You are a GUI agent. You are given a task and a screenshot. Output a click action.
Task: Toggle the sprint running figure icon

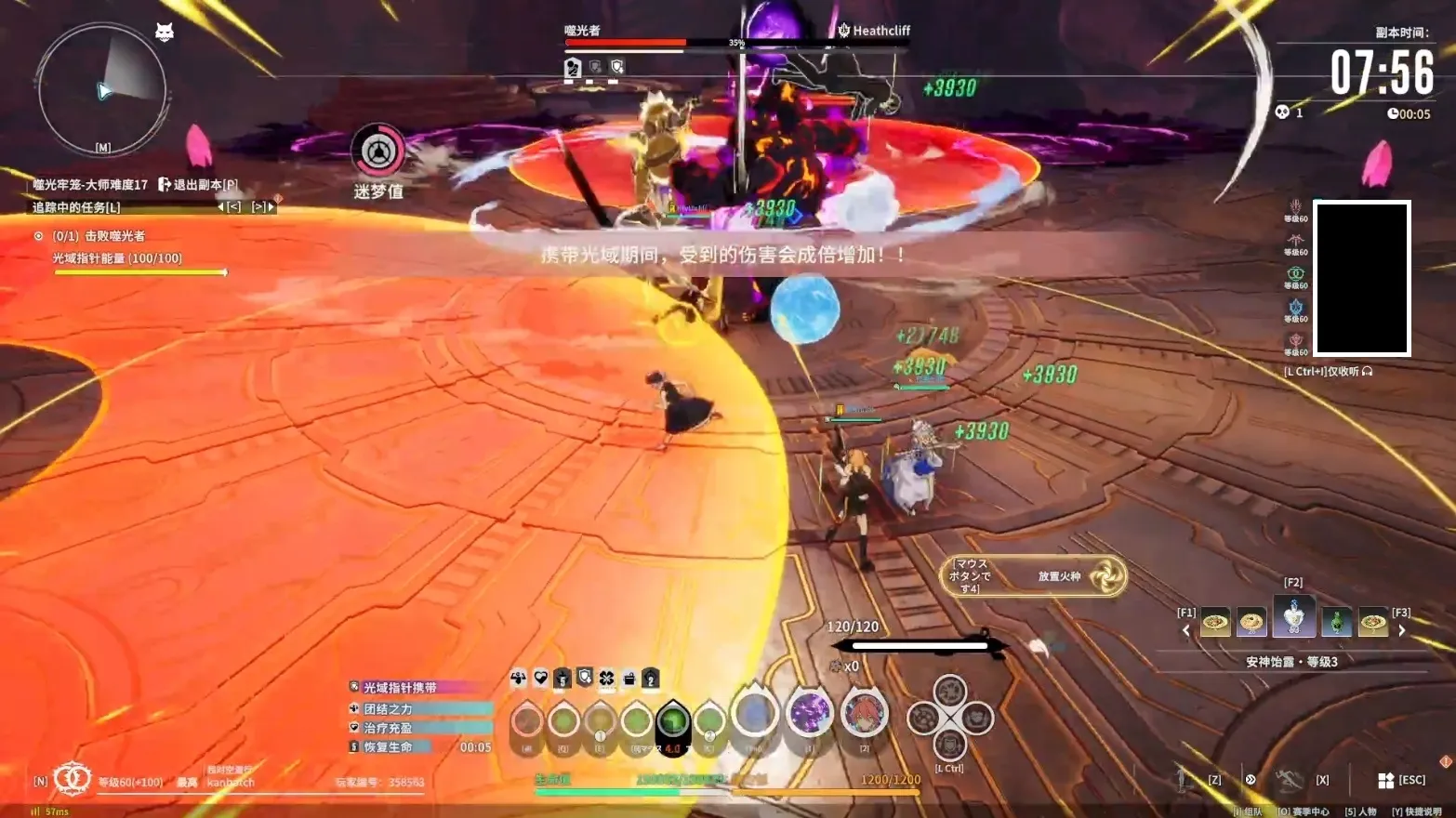tap(1288, 780)
